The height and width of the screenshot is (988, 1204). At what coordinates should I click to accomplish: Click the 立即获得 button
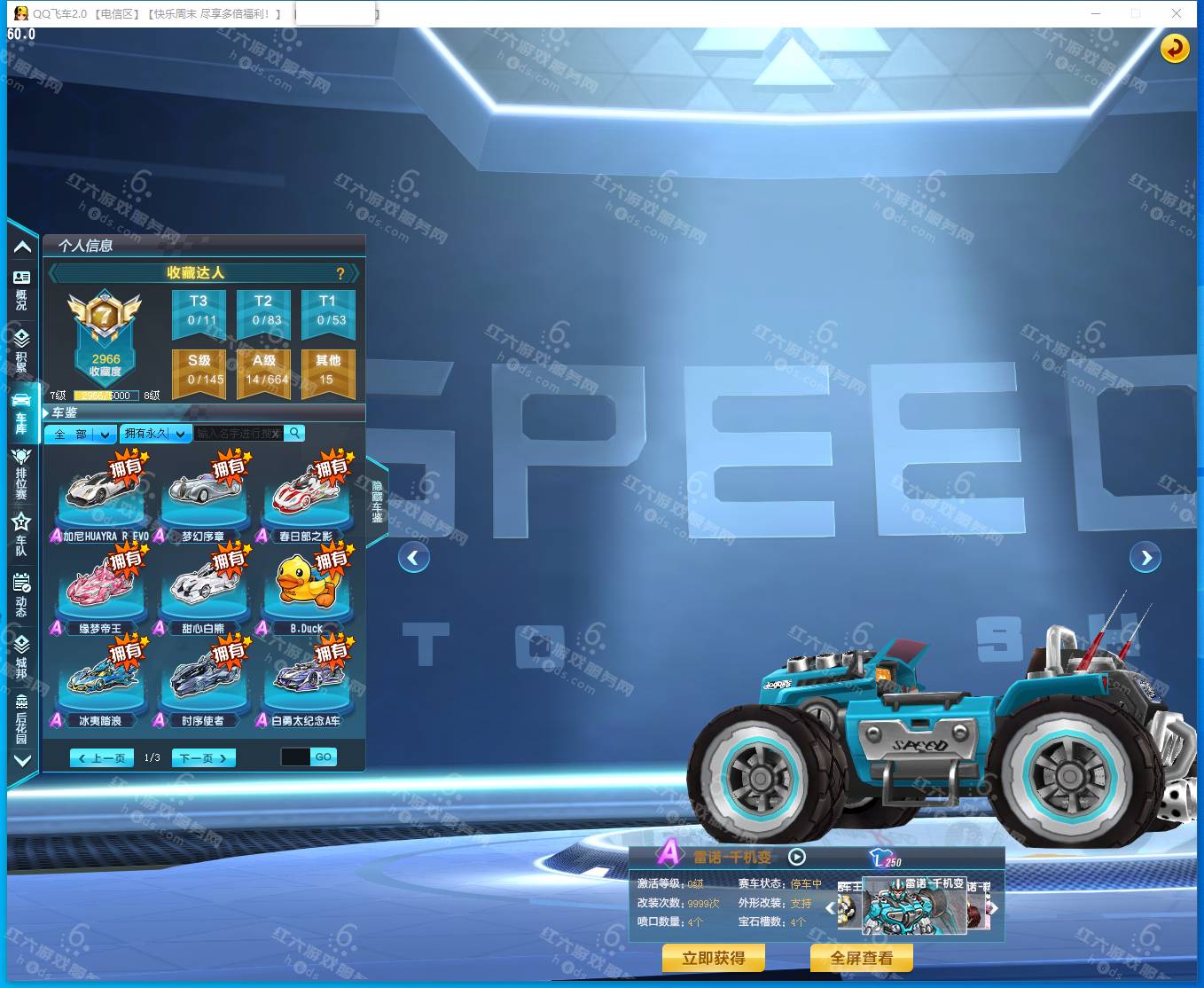pos(713,958)
